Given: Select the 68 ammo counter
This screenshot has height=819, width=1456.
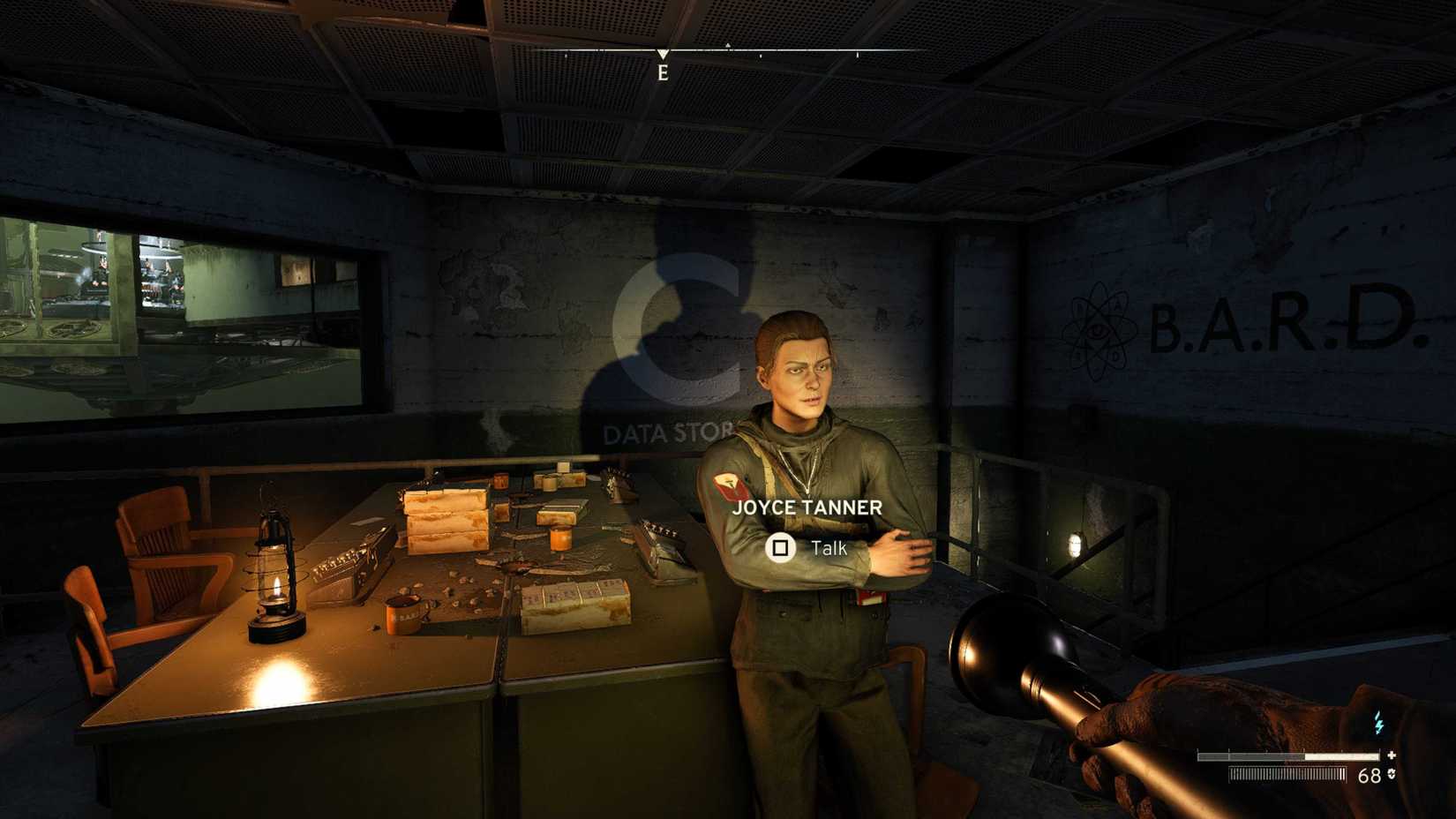Looking at the screenshot, I should [1370, 776].
